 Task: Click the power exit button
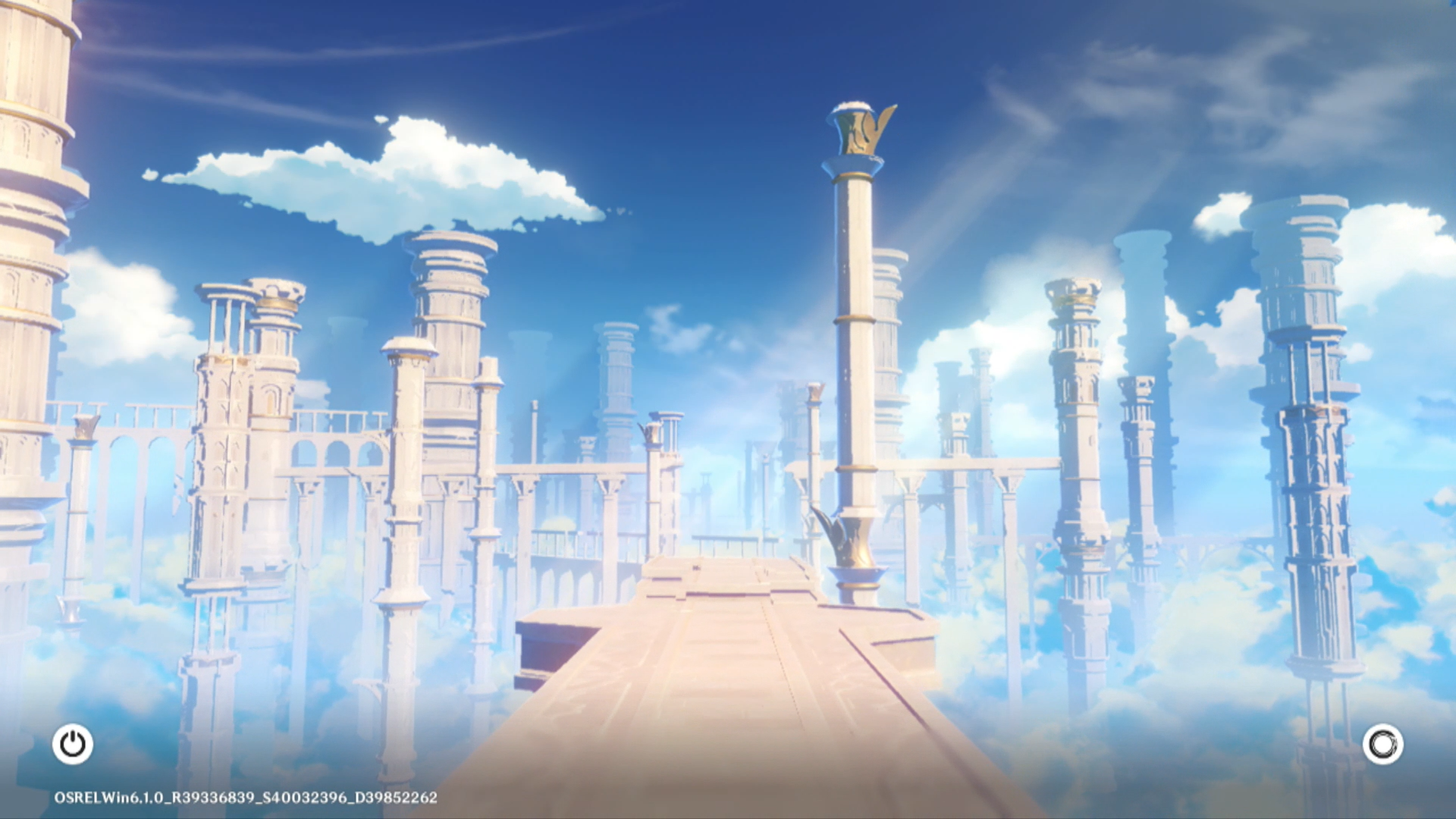(x=73, y=744)
